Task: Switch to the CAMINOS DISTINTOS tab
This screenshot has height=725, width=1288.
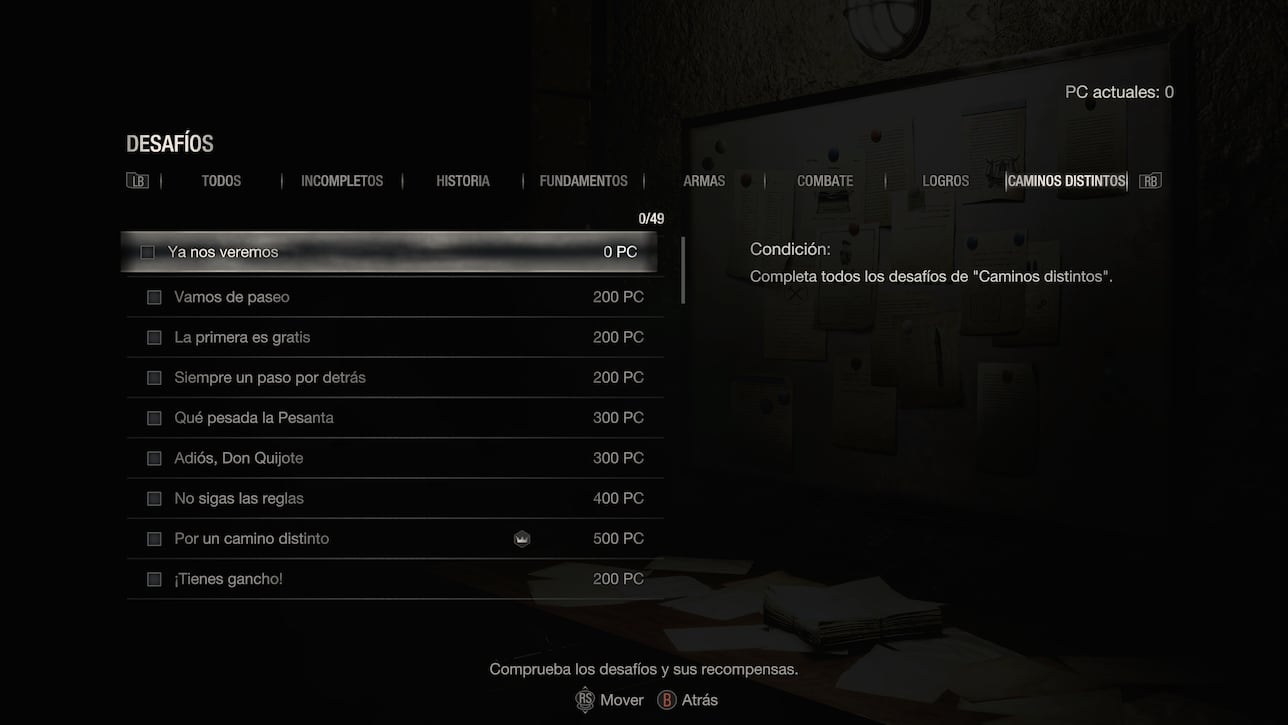Action: coord(1065,181)
